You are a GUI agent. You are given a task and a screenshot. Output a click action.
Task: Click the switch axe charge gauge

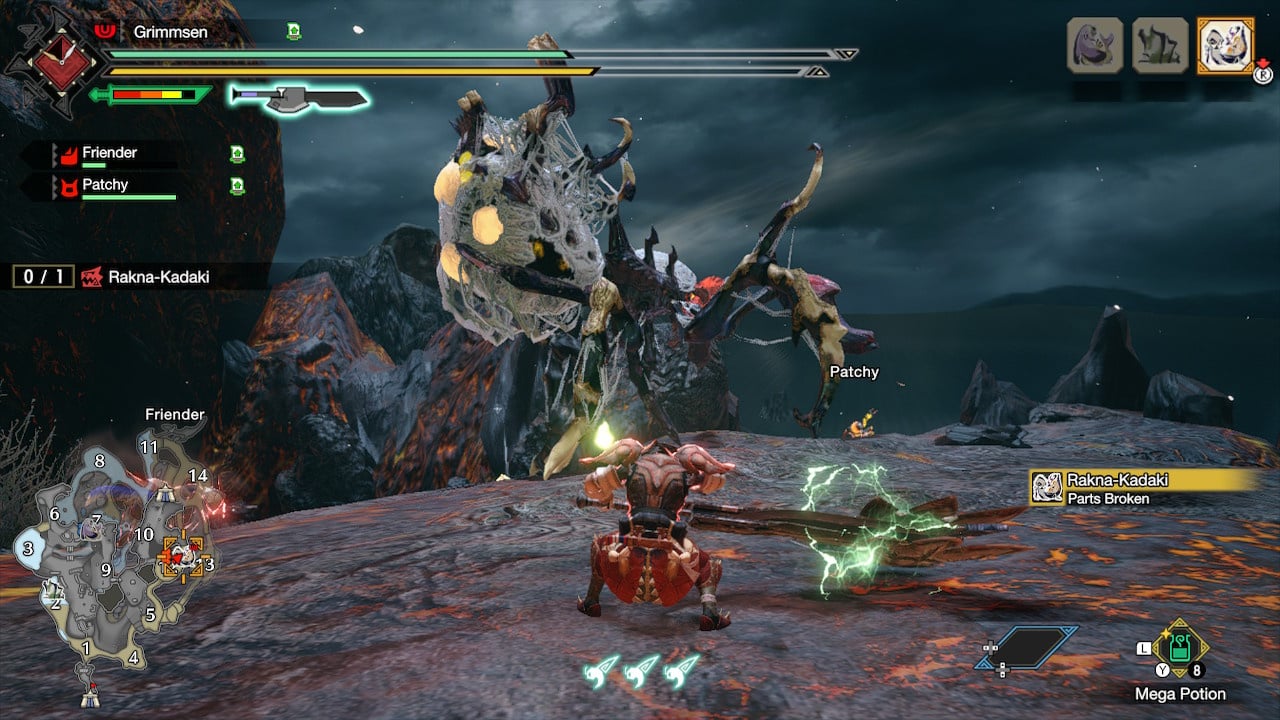(x=299, y=97)
